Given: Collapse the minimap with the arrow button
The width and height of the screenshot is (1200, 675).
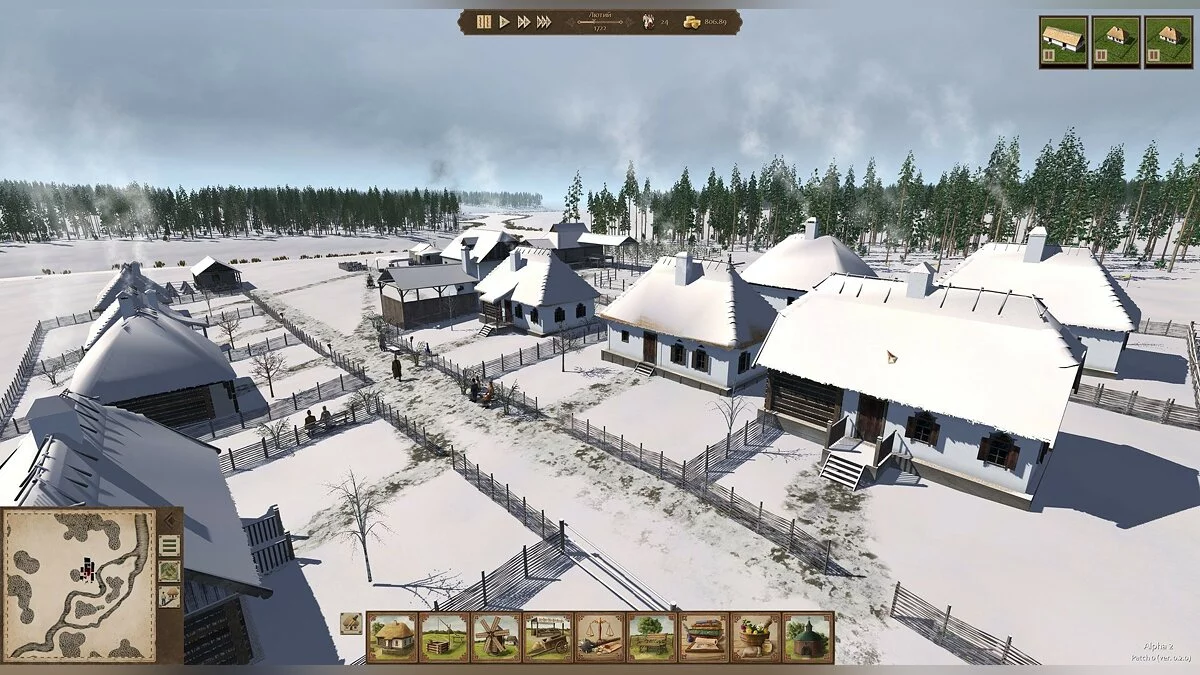Looking at the screenshot, I should [x=169, y=520].
